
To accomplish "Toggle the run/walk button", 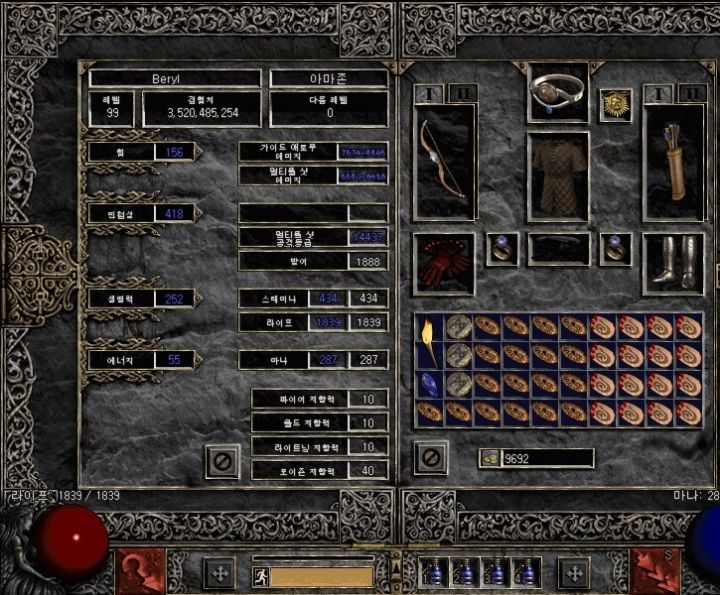I will (260, 575).
